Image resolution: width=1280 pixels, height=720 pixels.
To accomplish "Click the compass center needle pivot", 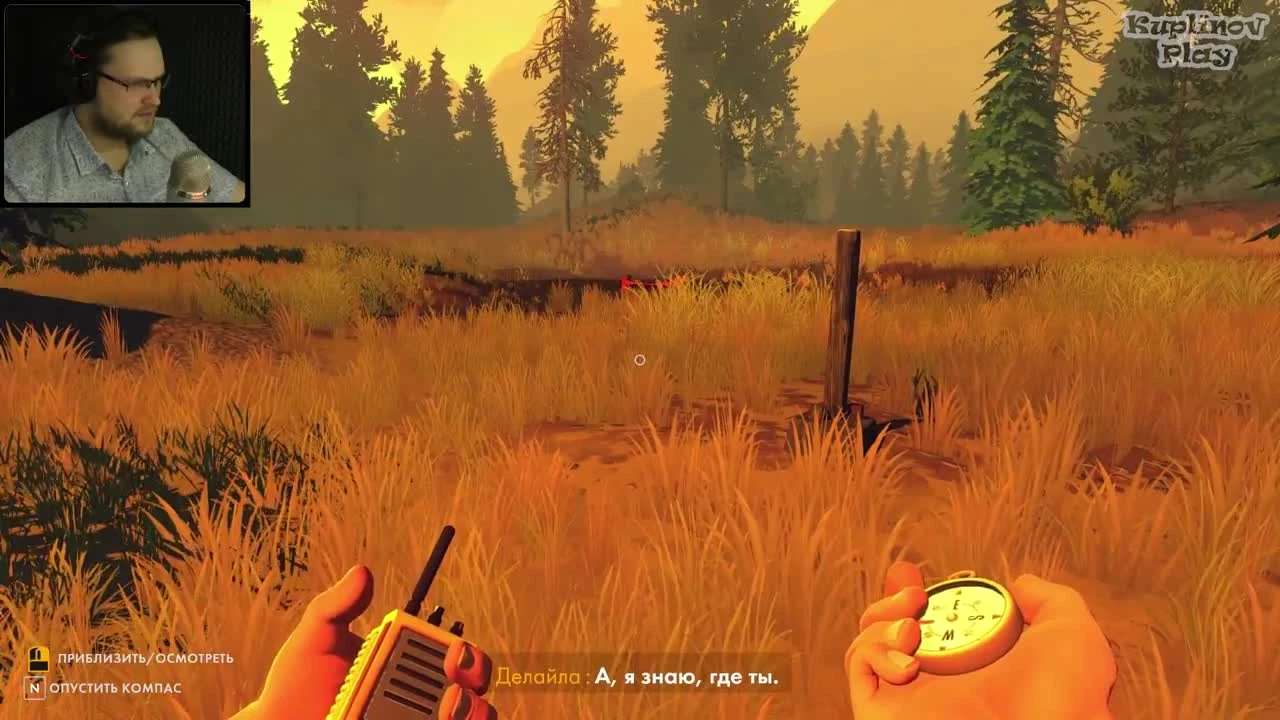I will [953, 617].
